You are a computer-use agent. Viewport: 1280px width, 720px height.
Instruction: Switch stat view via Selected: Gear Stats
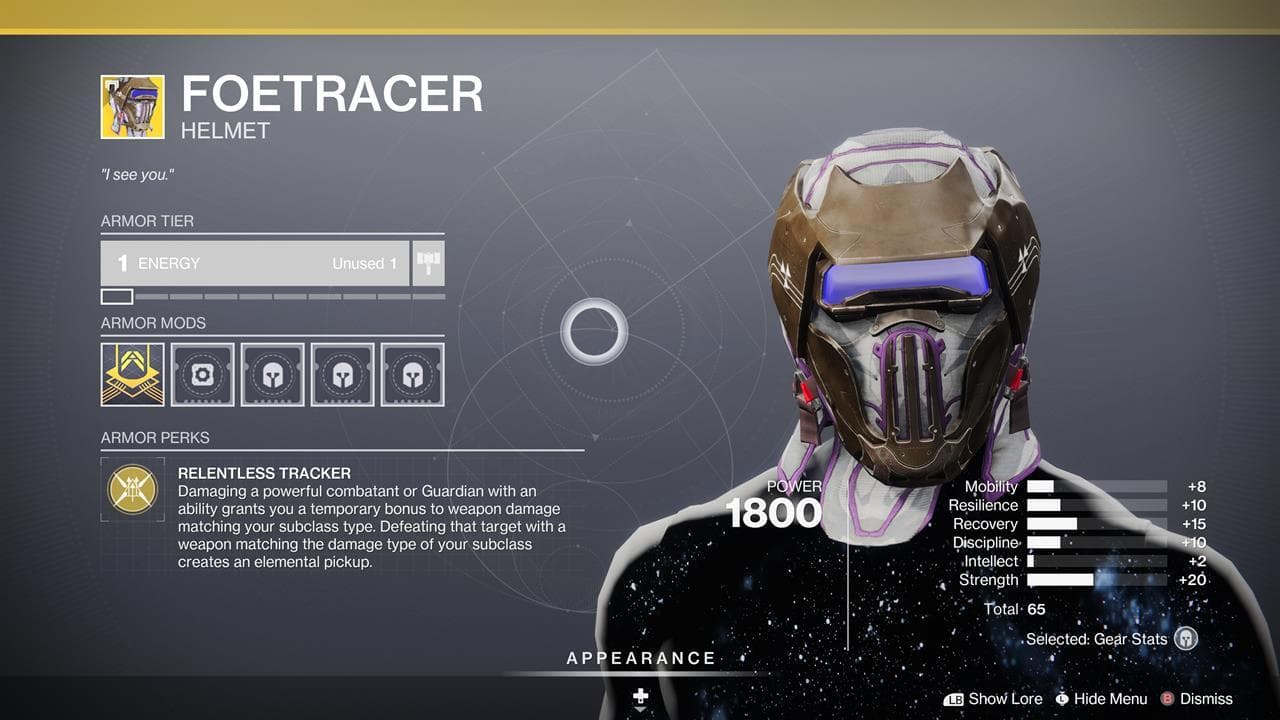tap(1096, 638)
